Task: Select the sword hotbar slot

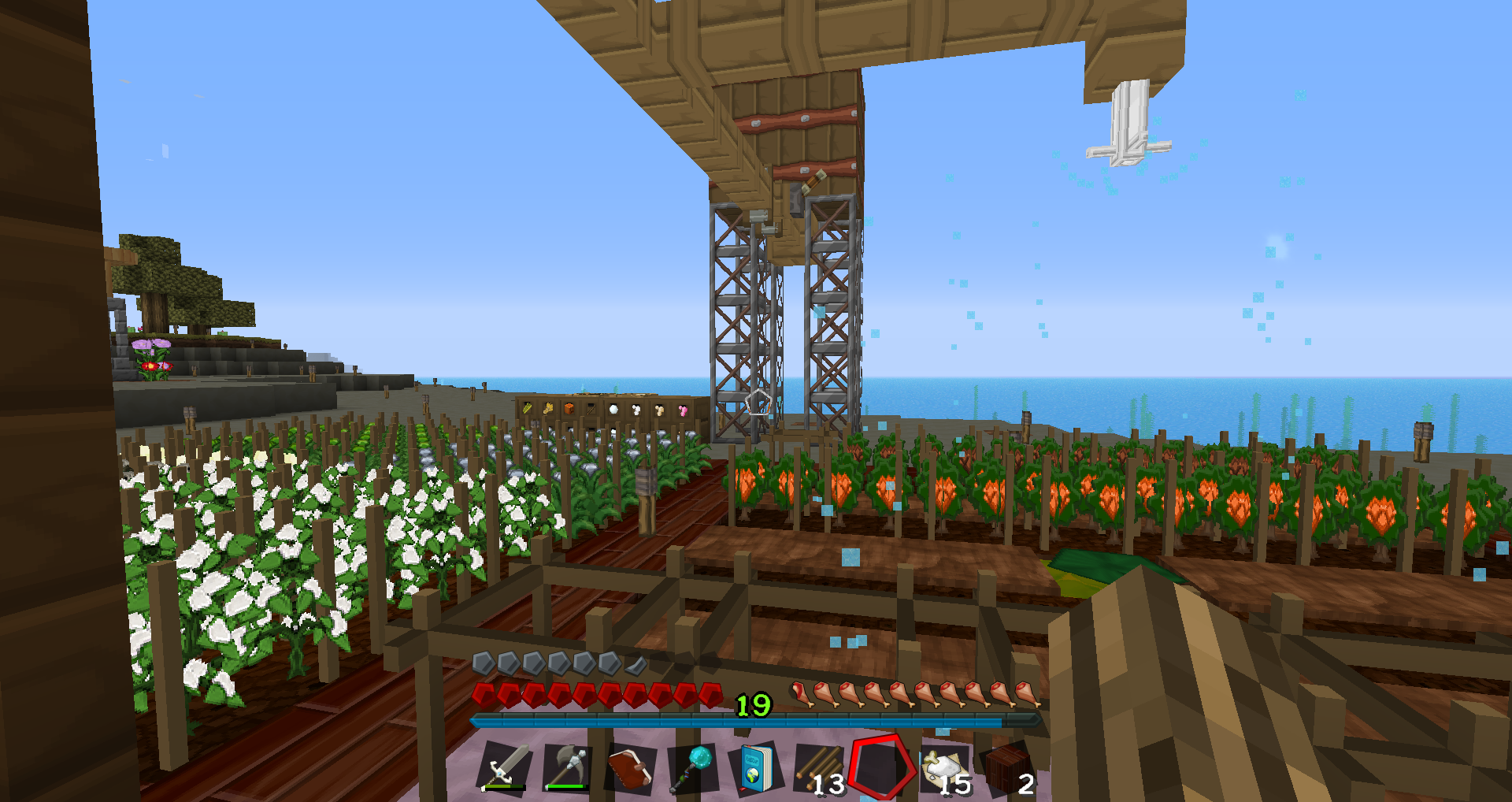Action: coord(506,767)
